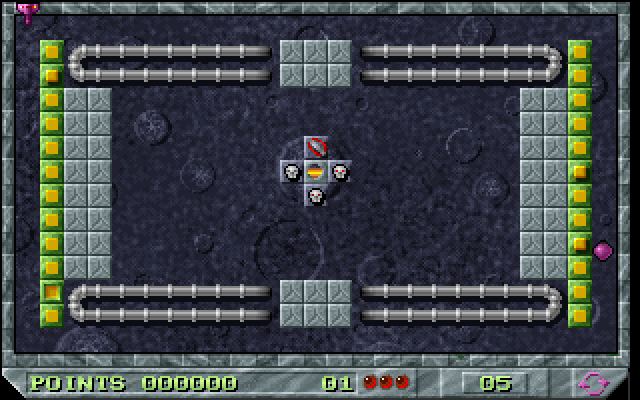Screen dimensions: 640x400
Task: Click the pink circular arrows icon
Action: pyautogui.click(x=592, y=382)
